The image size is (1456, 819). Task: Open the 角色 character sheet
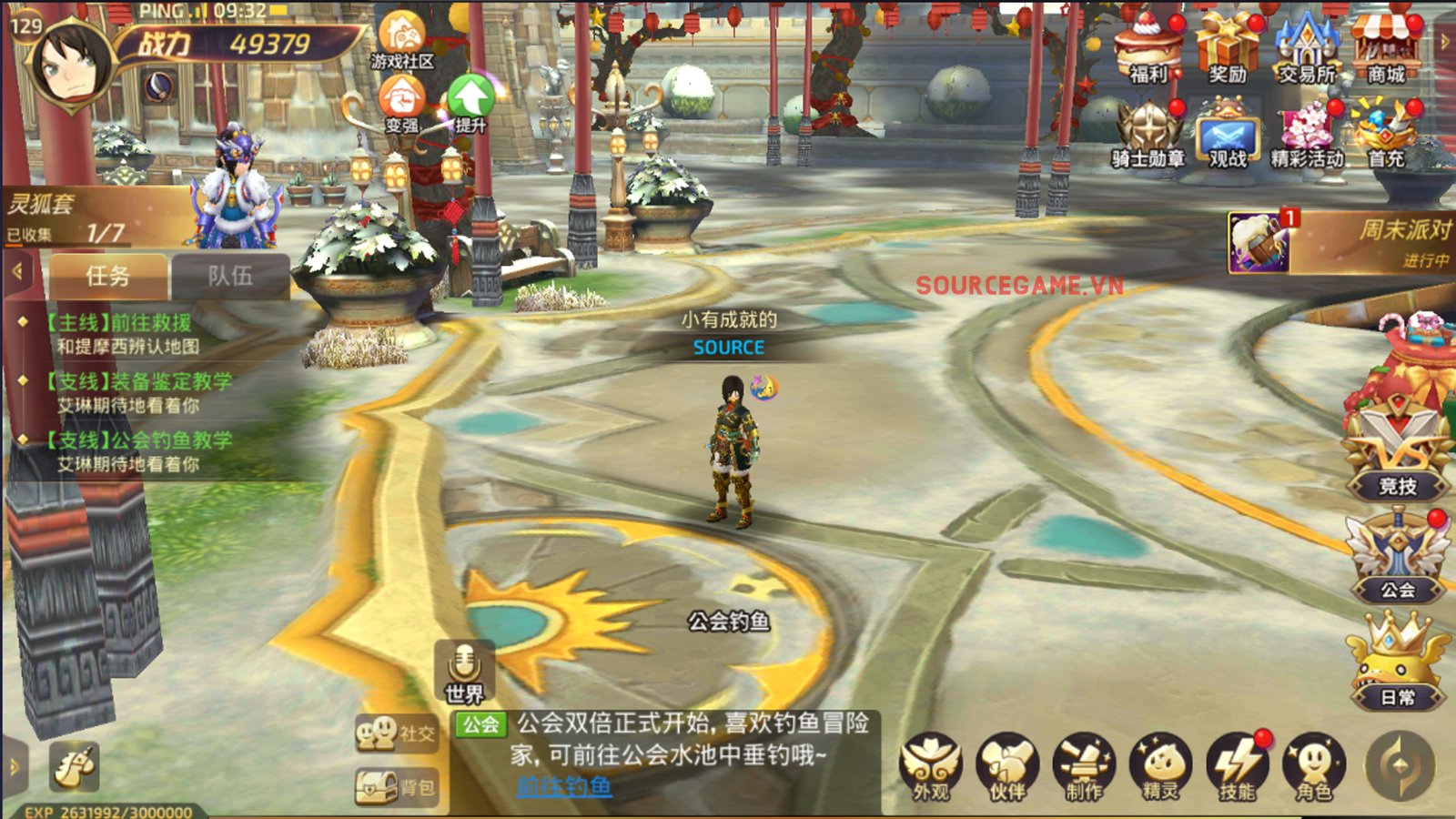(1313, 766)
